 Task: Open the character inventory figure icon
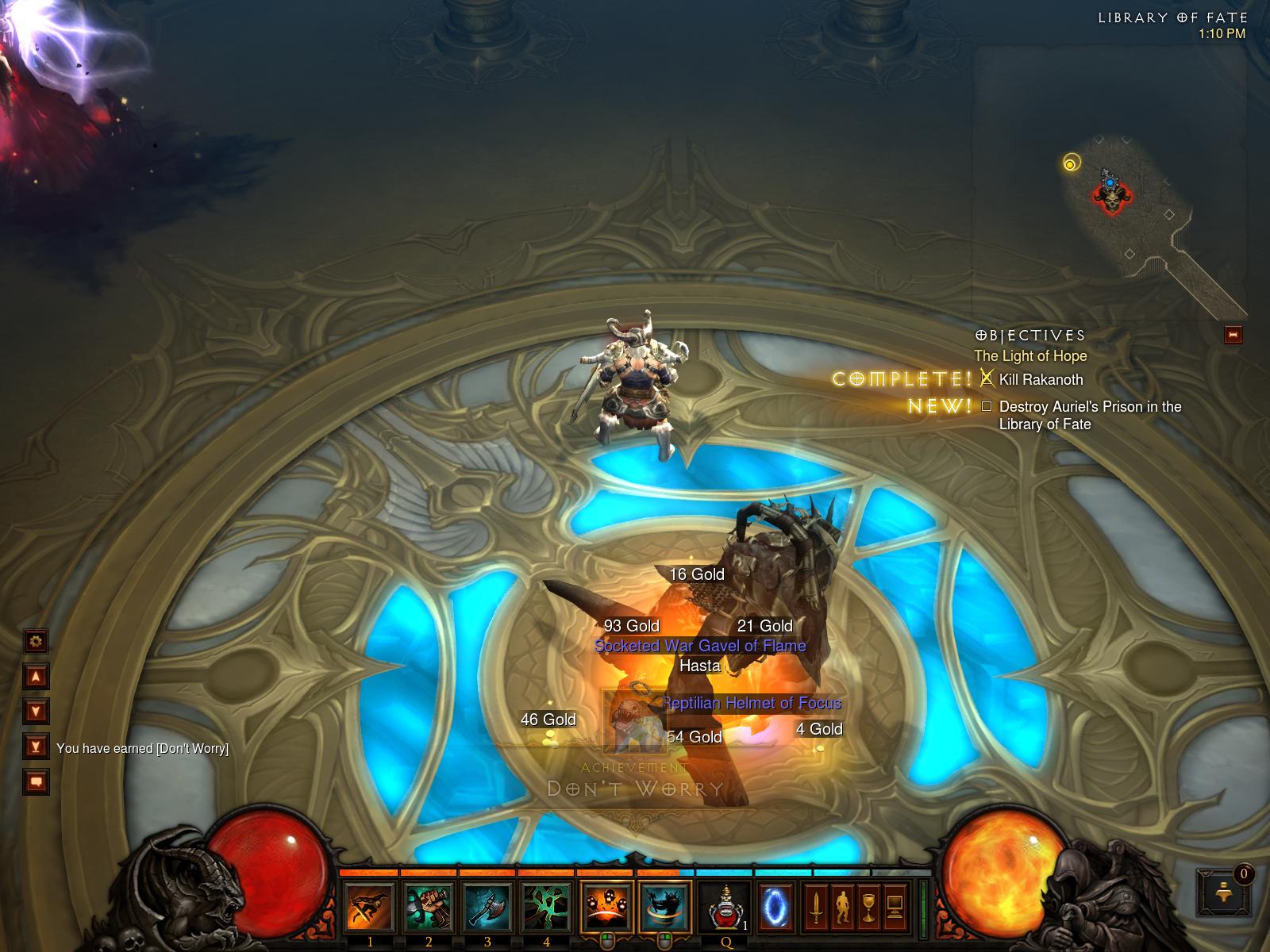coord(841,907)
